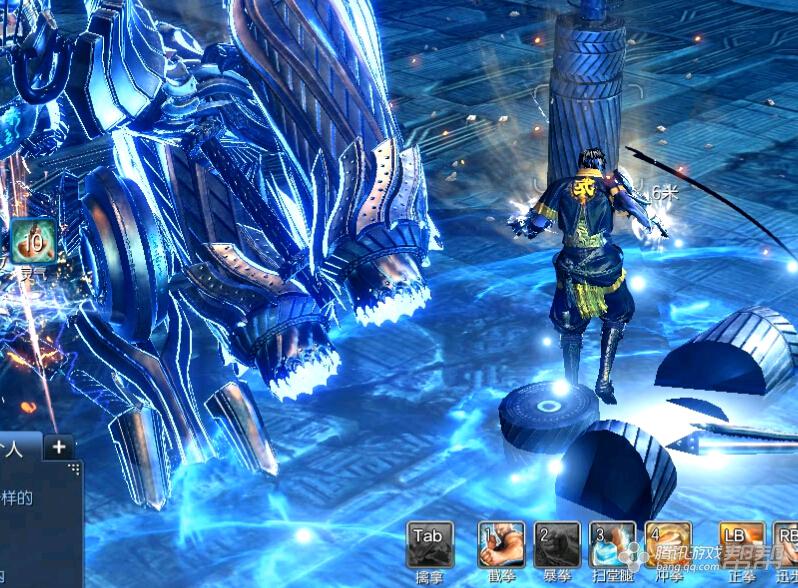This screenshot has width=798, height=588.
Task: Trigger the 暴拳 skill
Action: [557, 544]
